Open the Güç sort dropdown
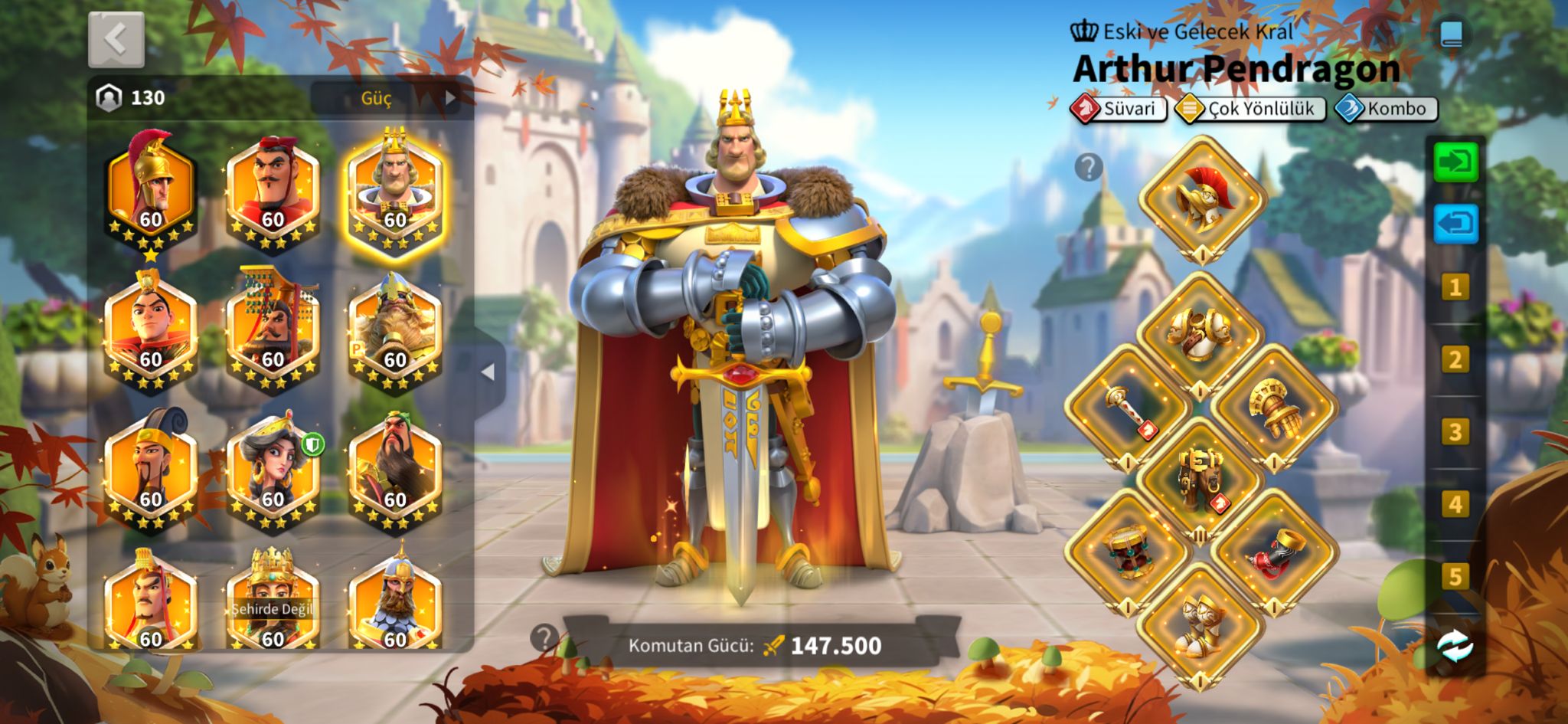Image resolution: width=1568 pixels, height=724 pixels. 387,98
